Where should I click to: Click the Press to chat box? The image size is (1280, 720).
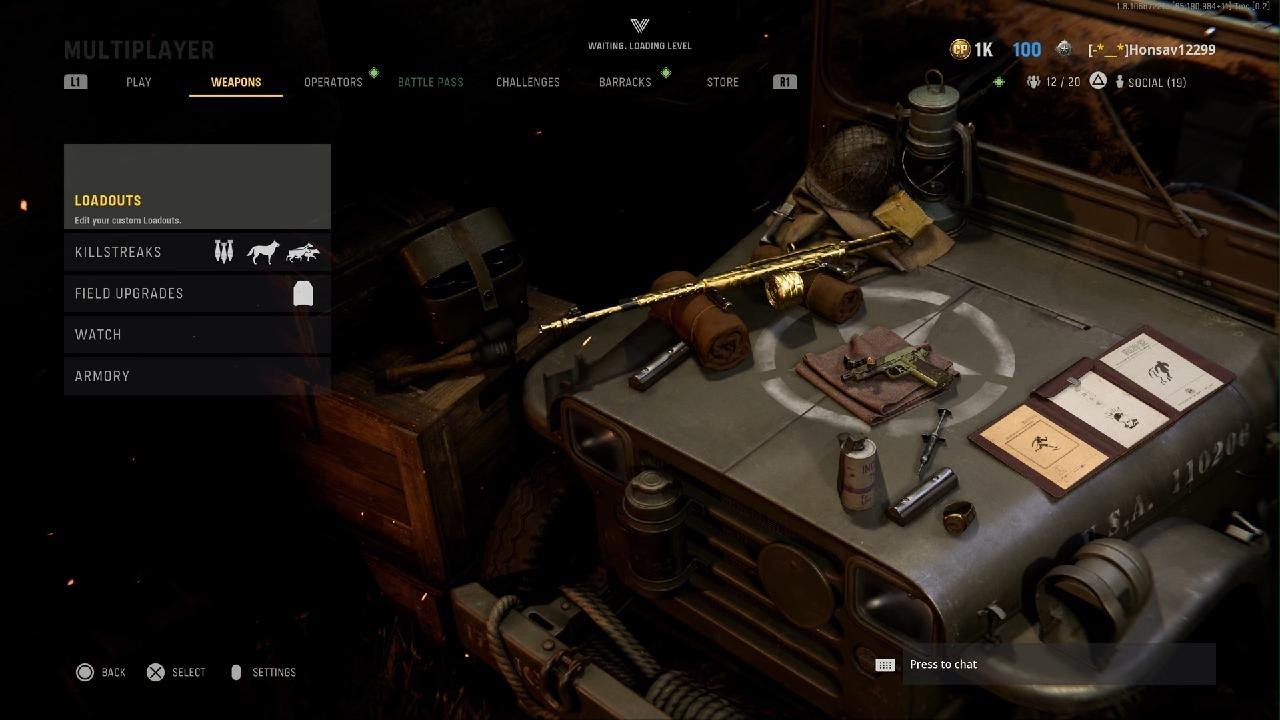coord(1058,664)
